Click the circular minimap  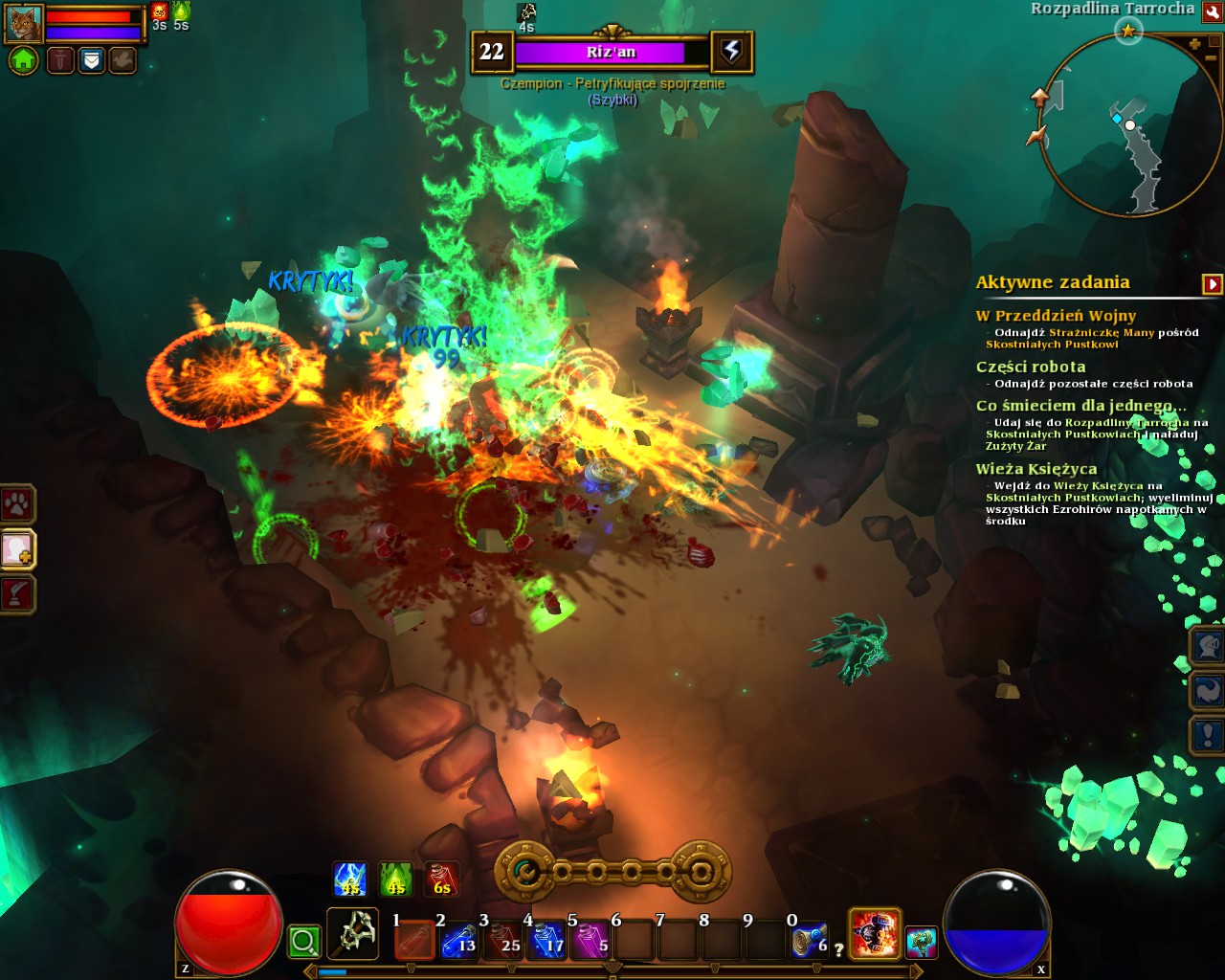tap(1129, 124)
